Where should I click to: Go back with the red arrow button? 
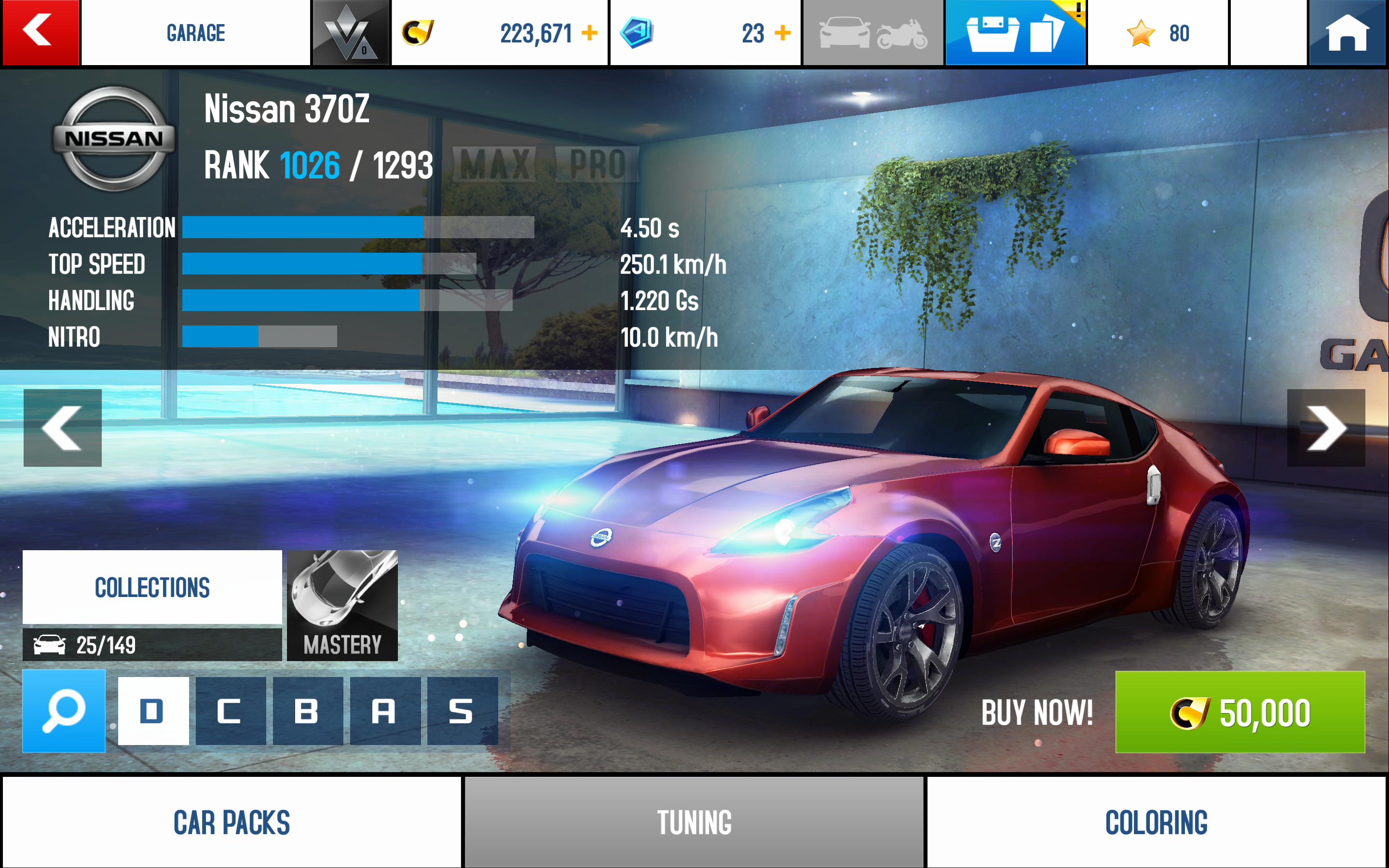click(x=40, y=32)
